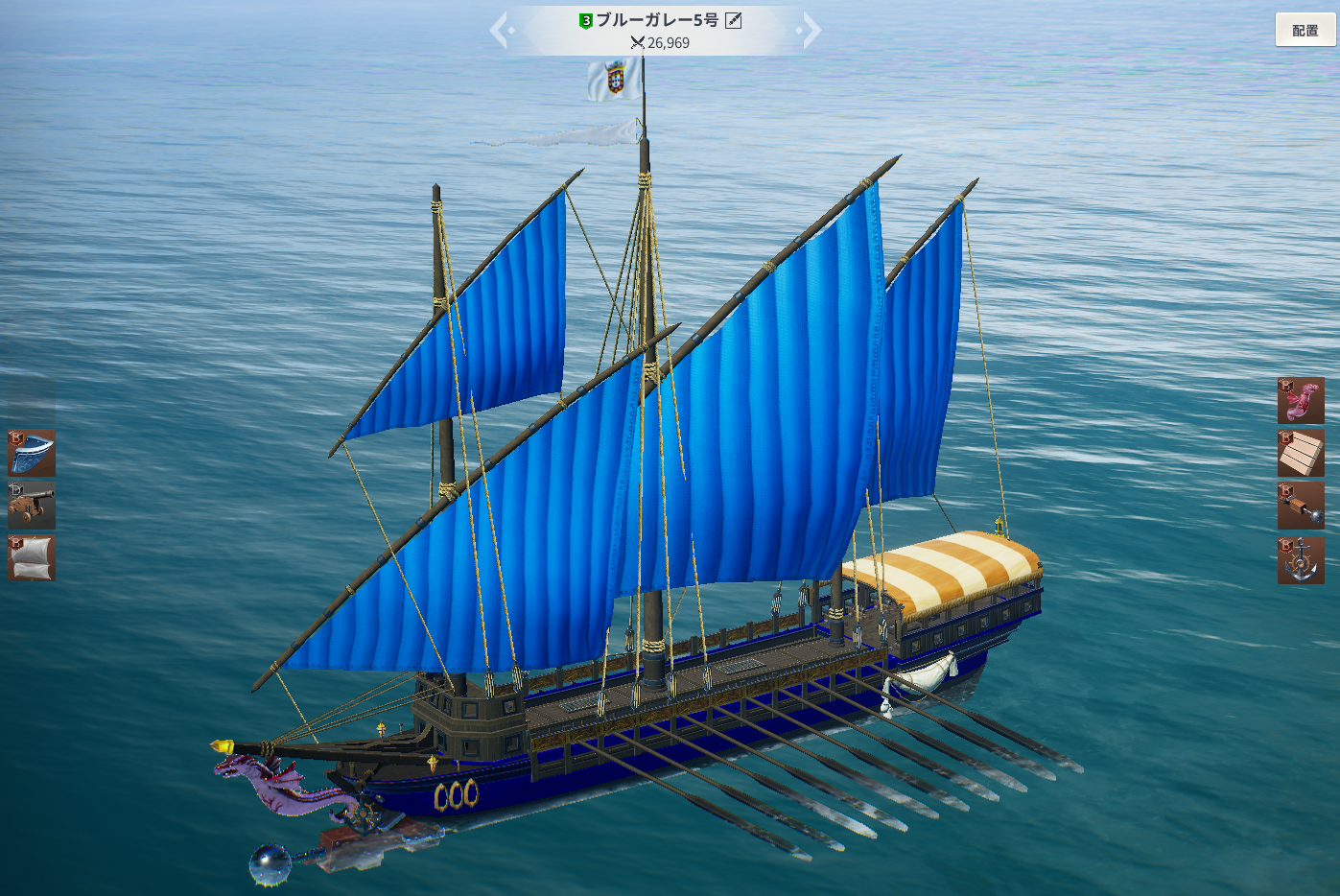Open the anchor equipment slot
Viewport: 1340px width, 896px height.
1301,560
